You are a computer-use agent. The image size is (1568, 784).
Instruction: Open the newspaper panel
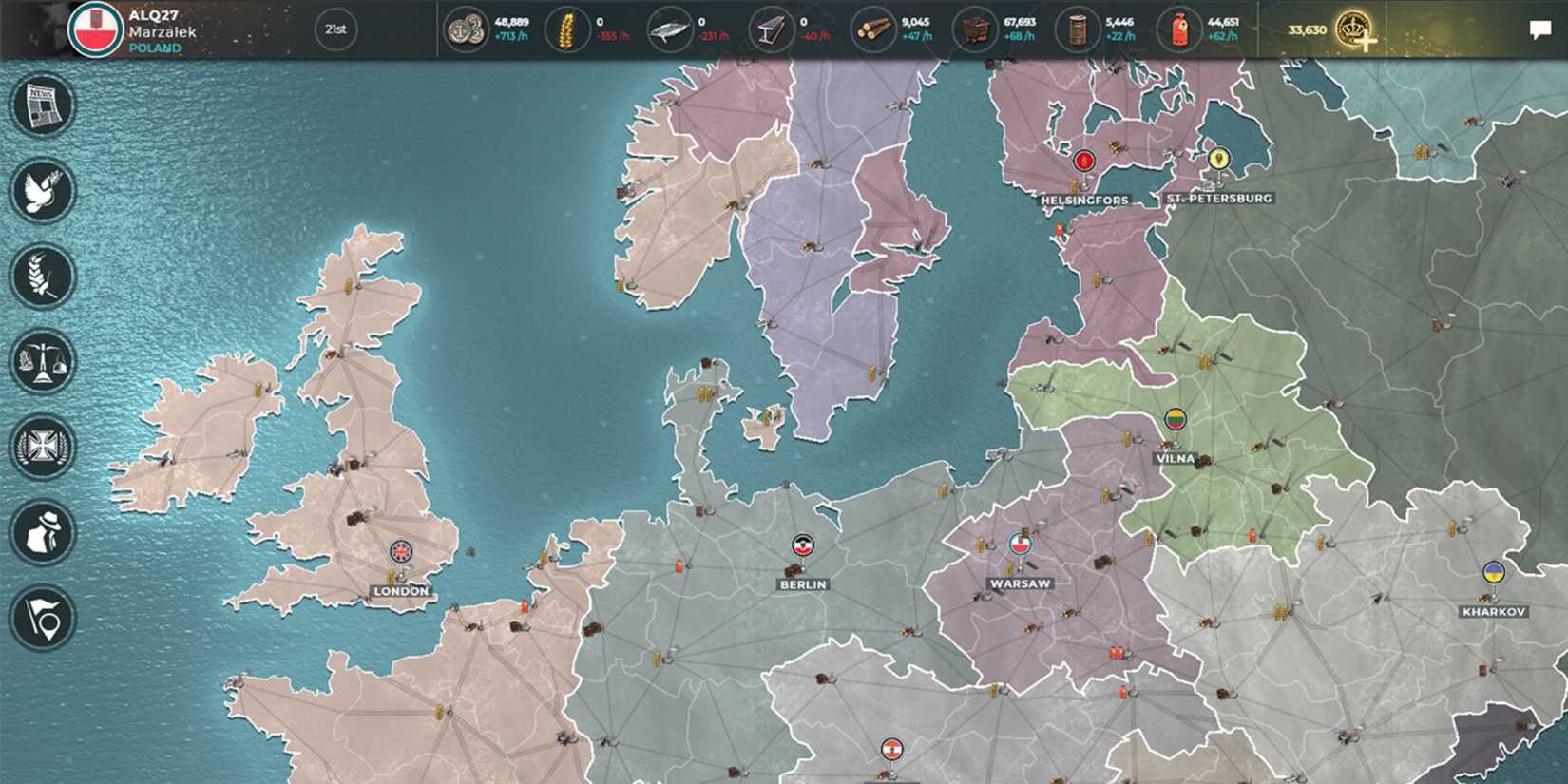(41, 105)
